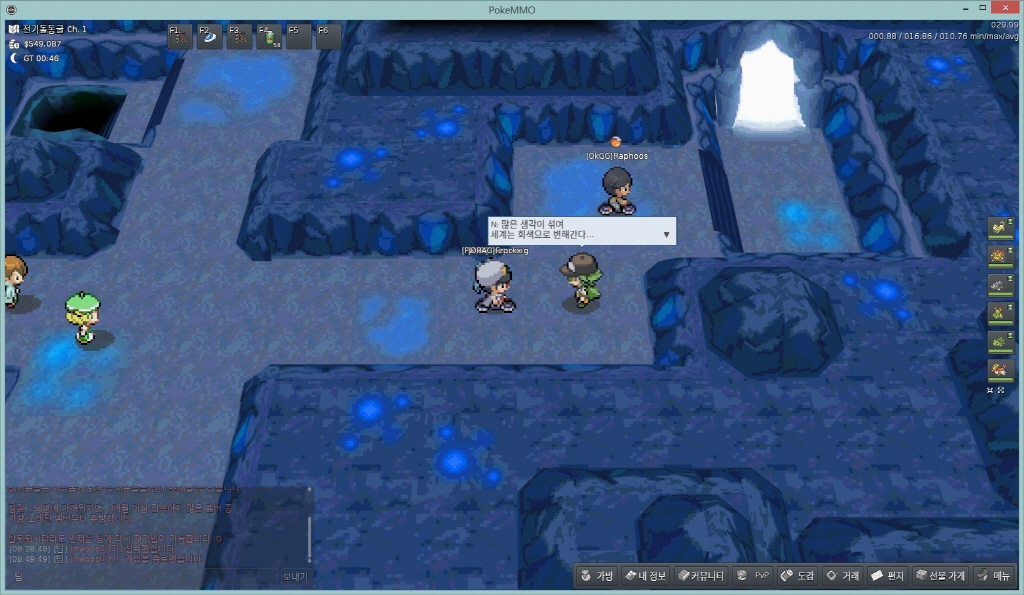Open the 내 정보 trainer info panel
Viewport: 1024px width, 595px height.
(645, 576)
